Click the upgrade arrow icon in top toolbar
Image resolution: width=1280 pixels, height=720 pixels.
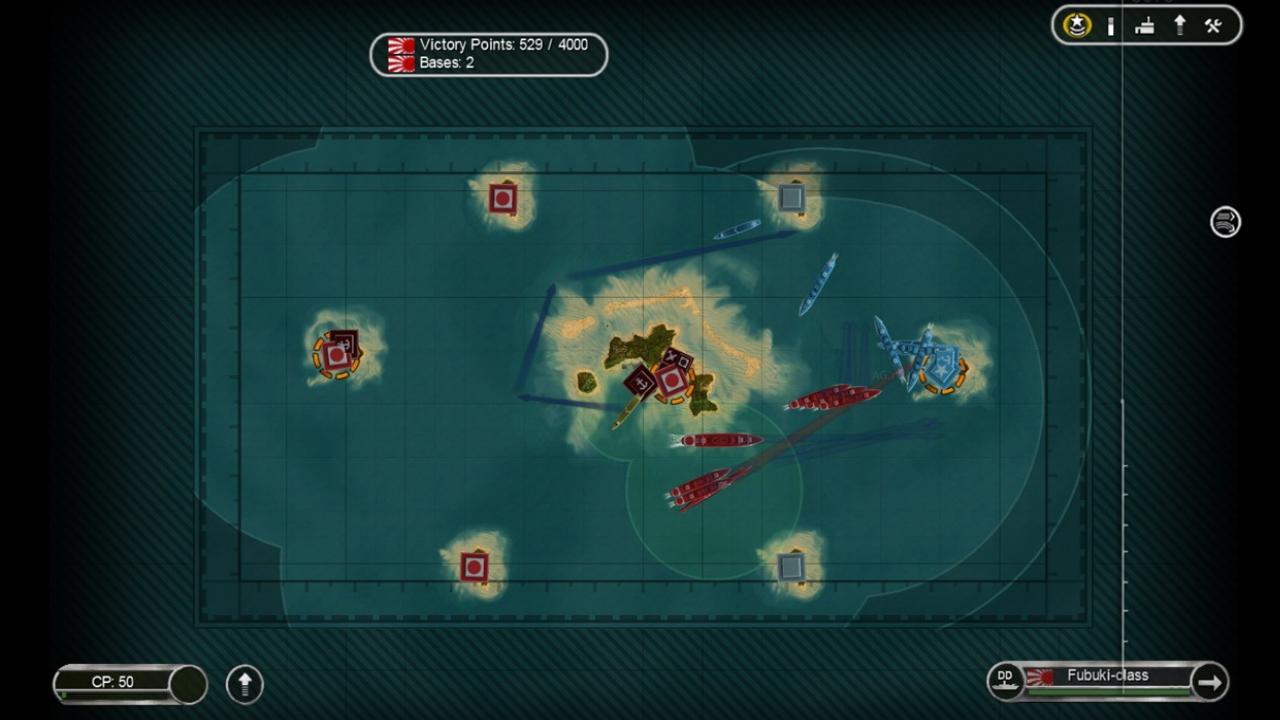point(1179,25)
